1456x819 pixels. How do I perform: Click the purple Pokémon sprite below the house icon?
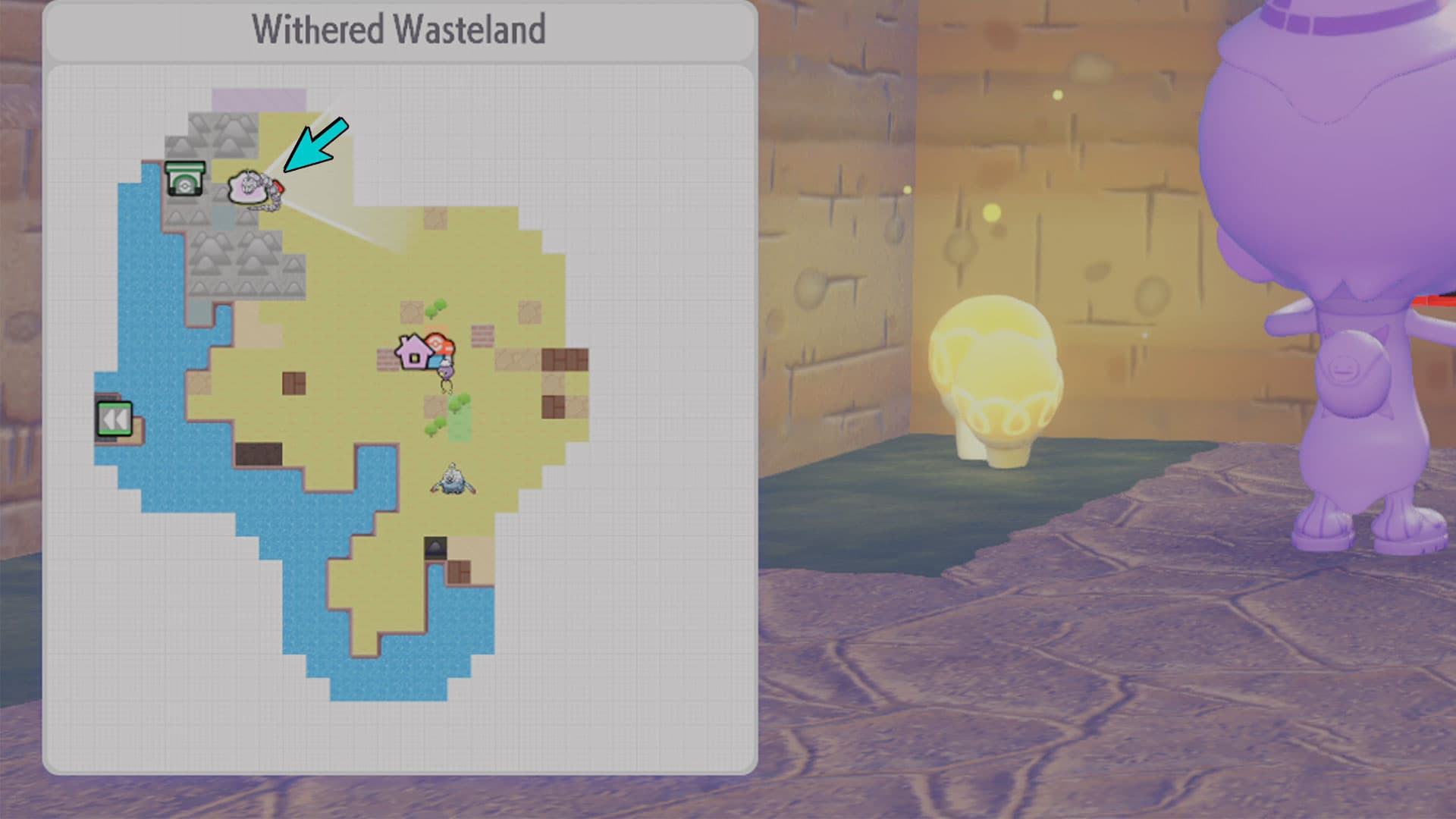click(x=444, y=374)
